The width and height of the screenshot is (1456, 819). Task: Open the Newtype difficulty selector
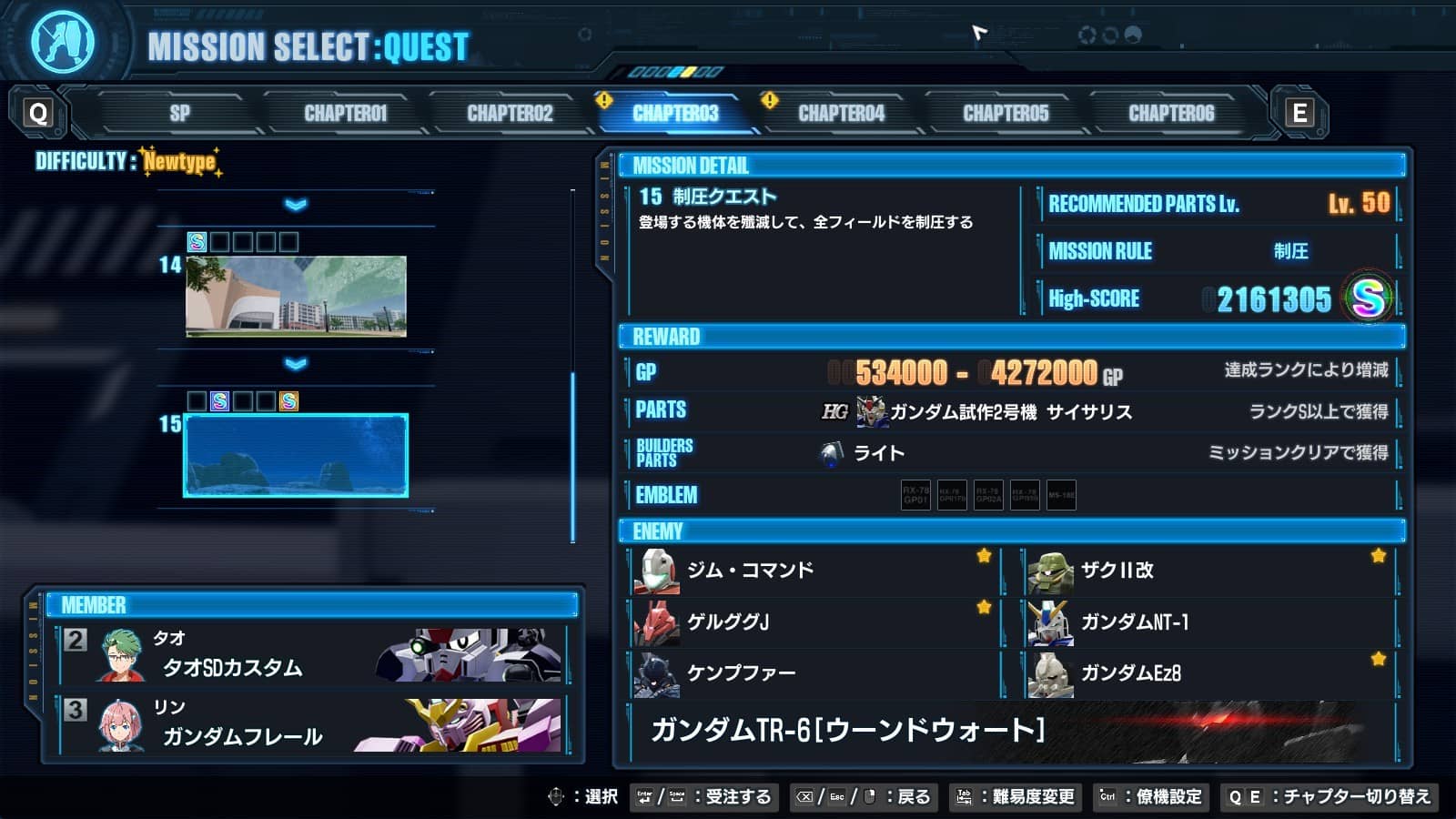pos(179,161)
